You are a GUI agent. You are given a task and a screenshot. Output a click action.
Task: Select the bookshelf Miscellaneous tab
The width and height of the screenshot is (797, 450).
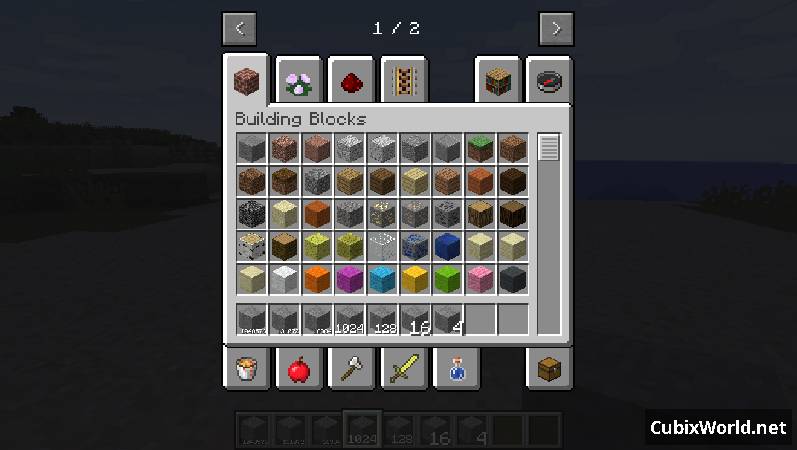pos(497,82)
